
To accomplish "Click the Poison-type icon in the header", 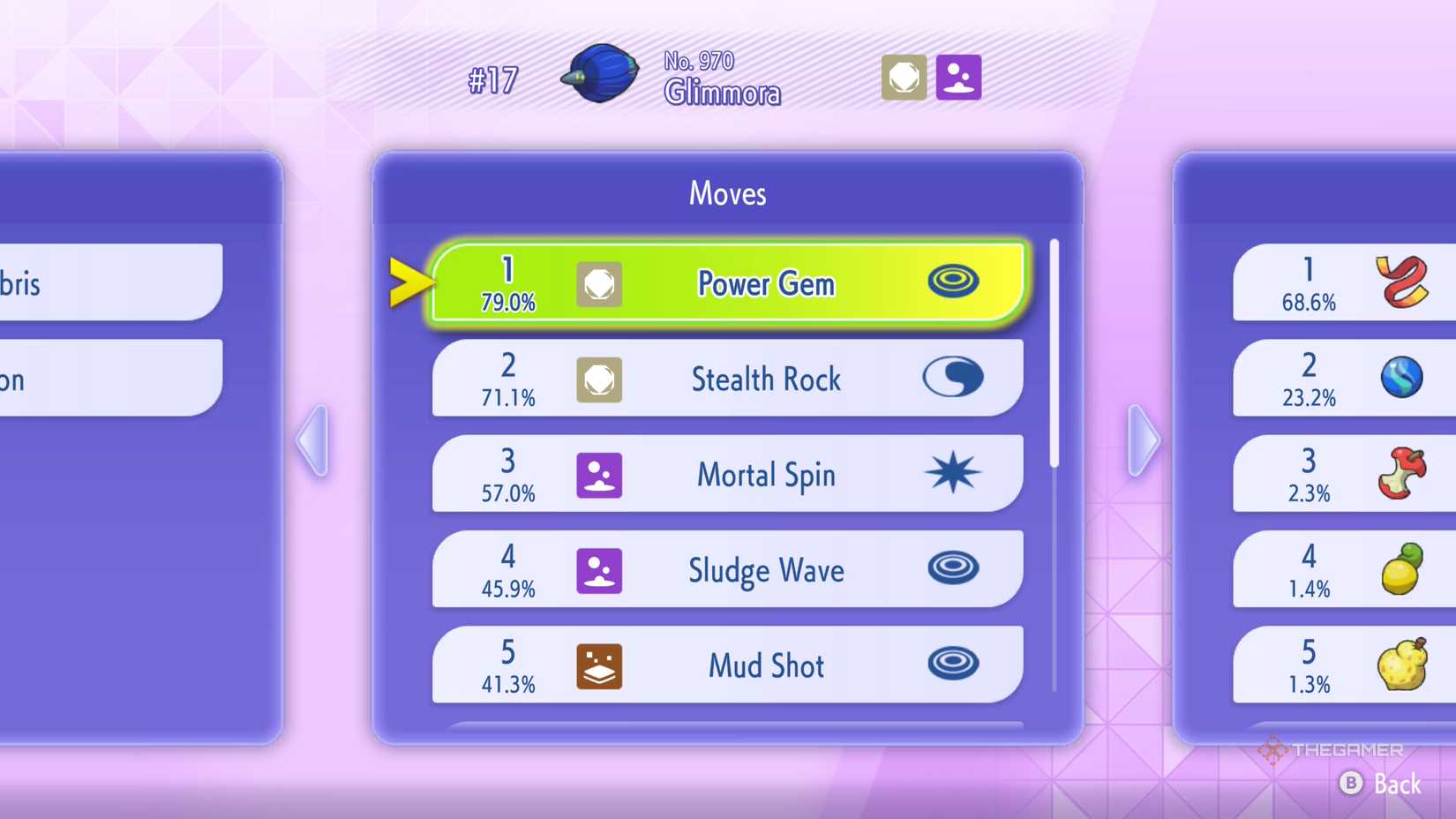I will click(959, 78).
